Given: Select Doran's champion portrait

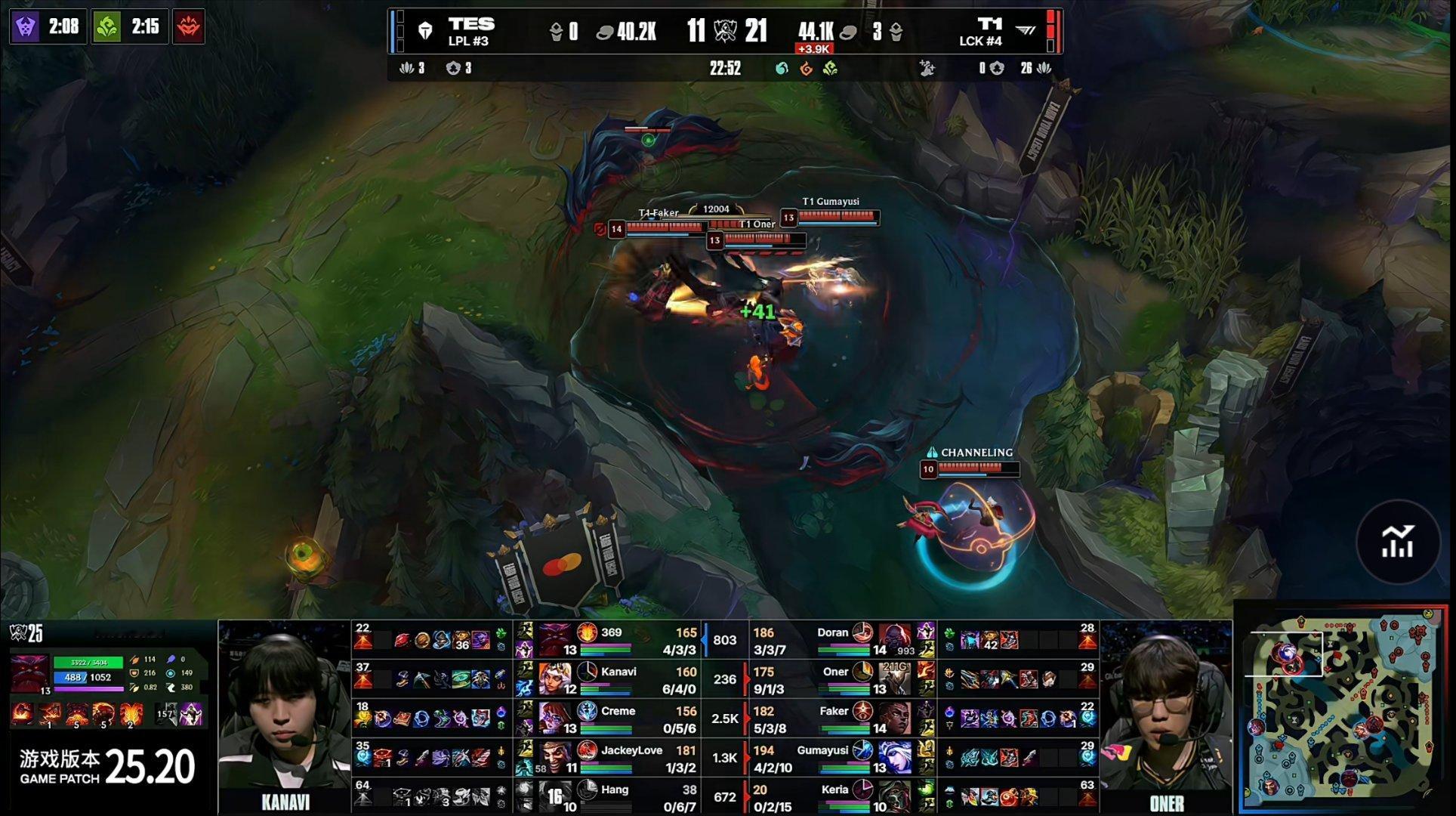Looking at the screenshot, I should point(895,640).
